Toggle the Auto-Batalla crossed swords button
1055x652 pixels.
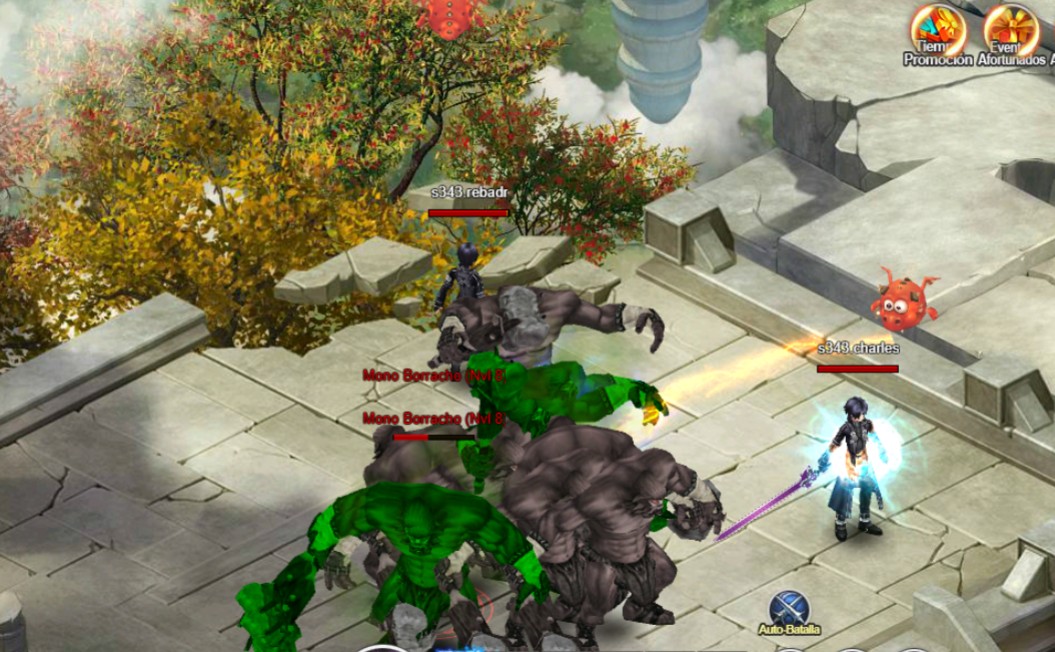pyautogui.click(x=789, y=608)
